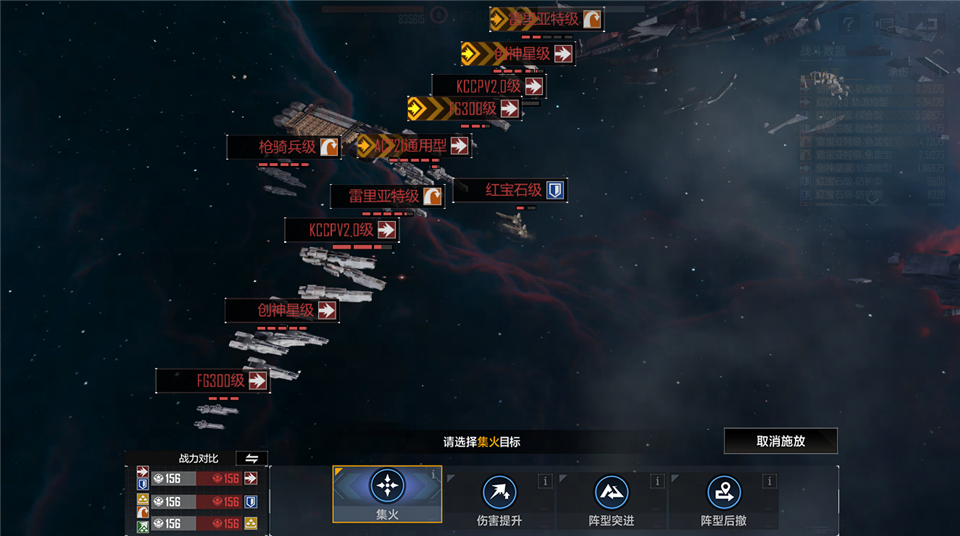Screen dimensions: 960x536
Task: Open the info button on 伤害提升
Action: 545,481
